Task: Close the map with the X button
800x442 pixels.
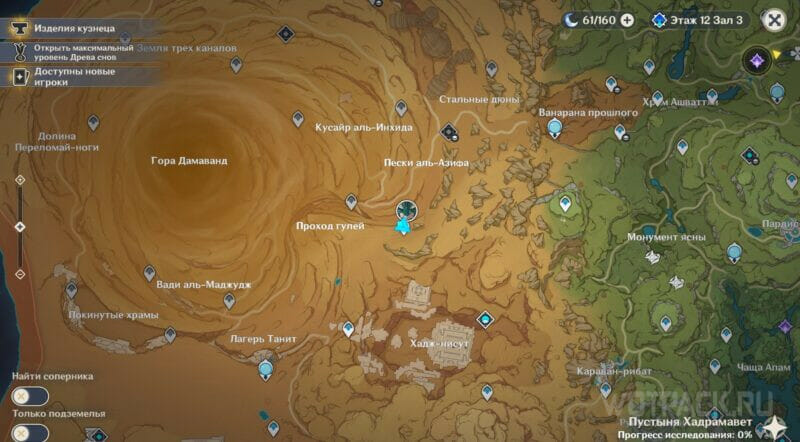Action: 773,19
